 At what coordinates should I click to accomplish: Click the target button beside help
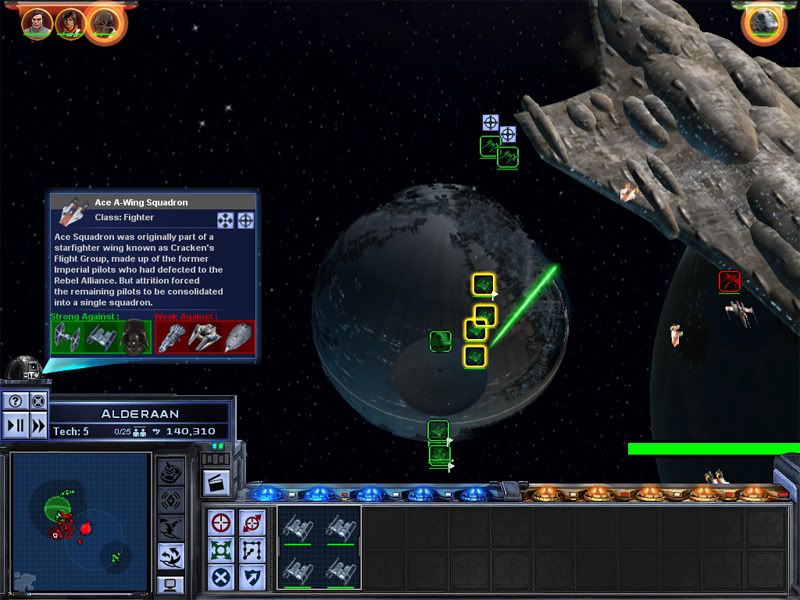tap(38, 401)
